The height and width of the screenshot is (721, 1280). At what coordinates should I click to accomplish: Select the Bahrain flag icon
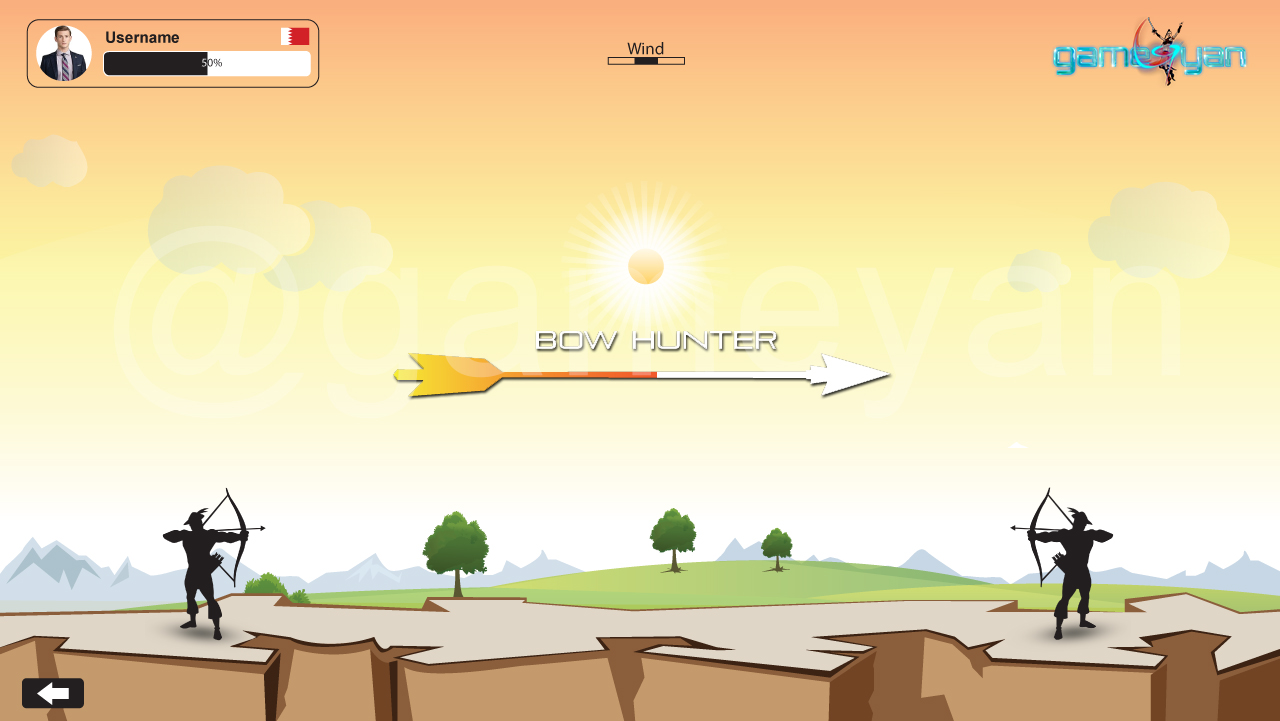tap(293, 35)
